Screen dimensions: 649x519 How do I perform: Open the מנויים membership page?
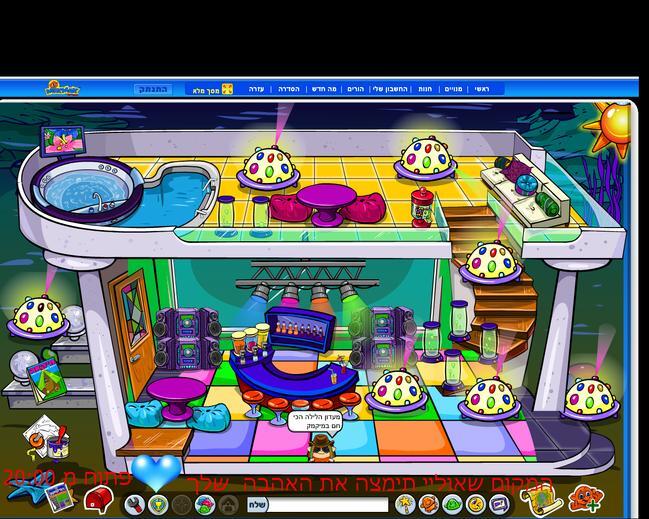point(453,89)
